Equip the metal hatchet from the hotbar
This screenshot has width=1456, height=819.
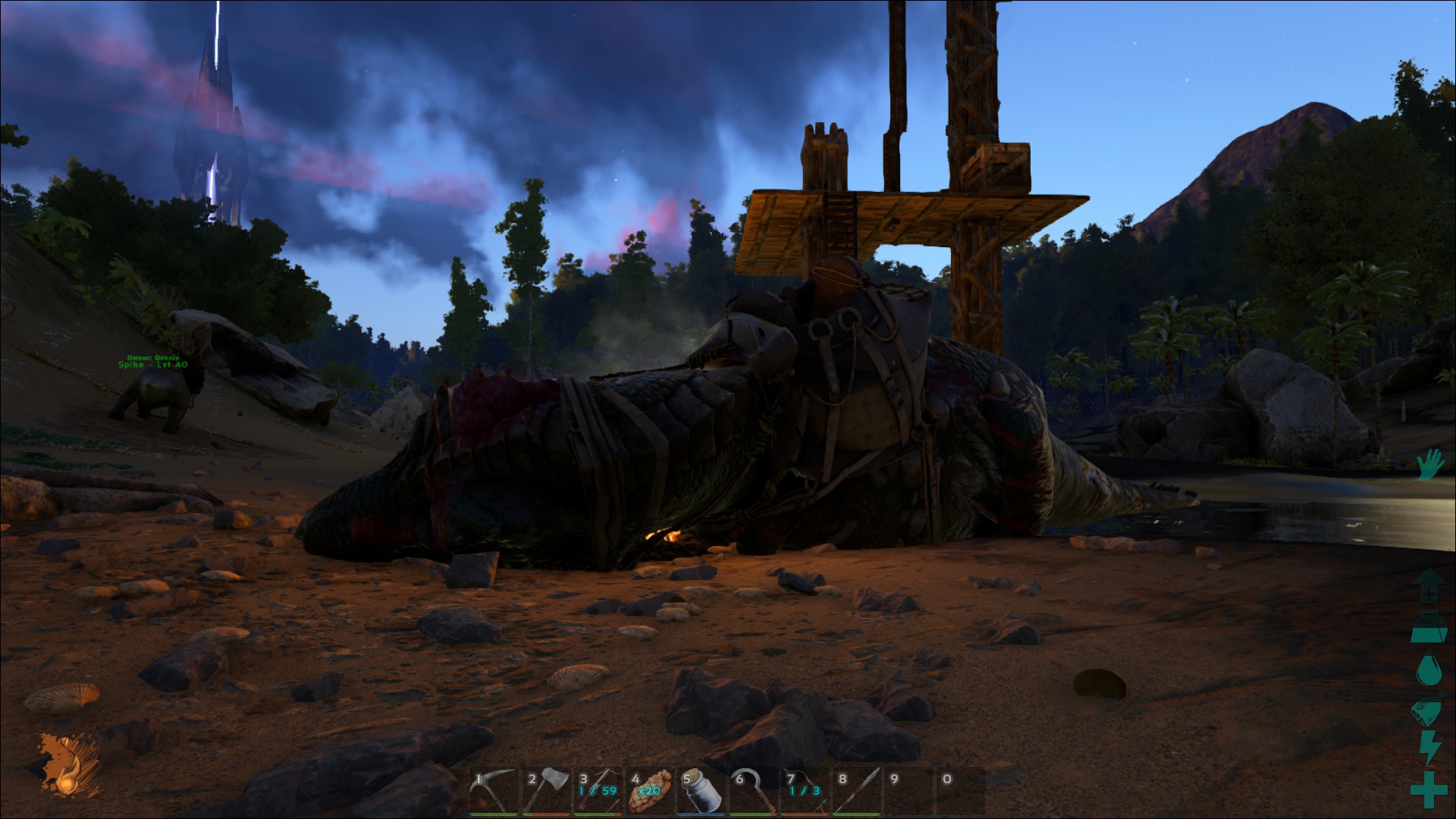pos(546,792)
